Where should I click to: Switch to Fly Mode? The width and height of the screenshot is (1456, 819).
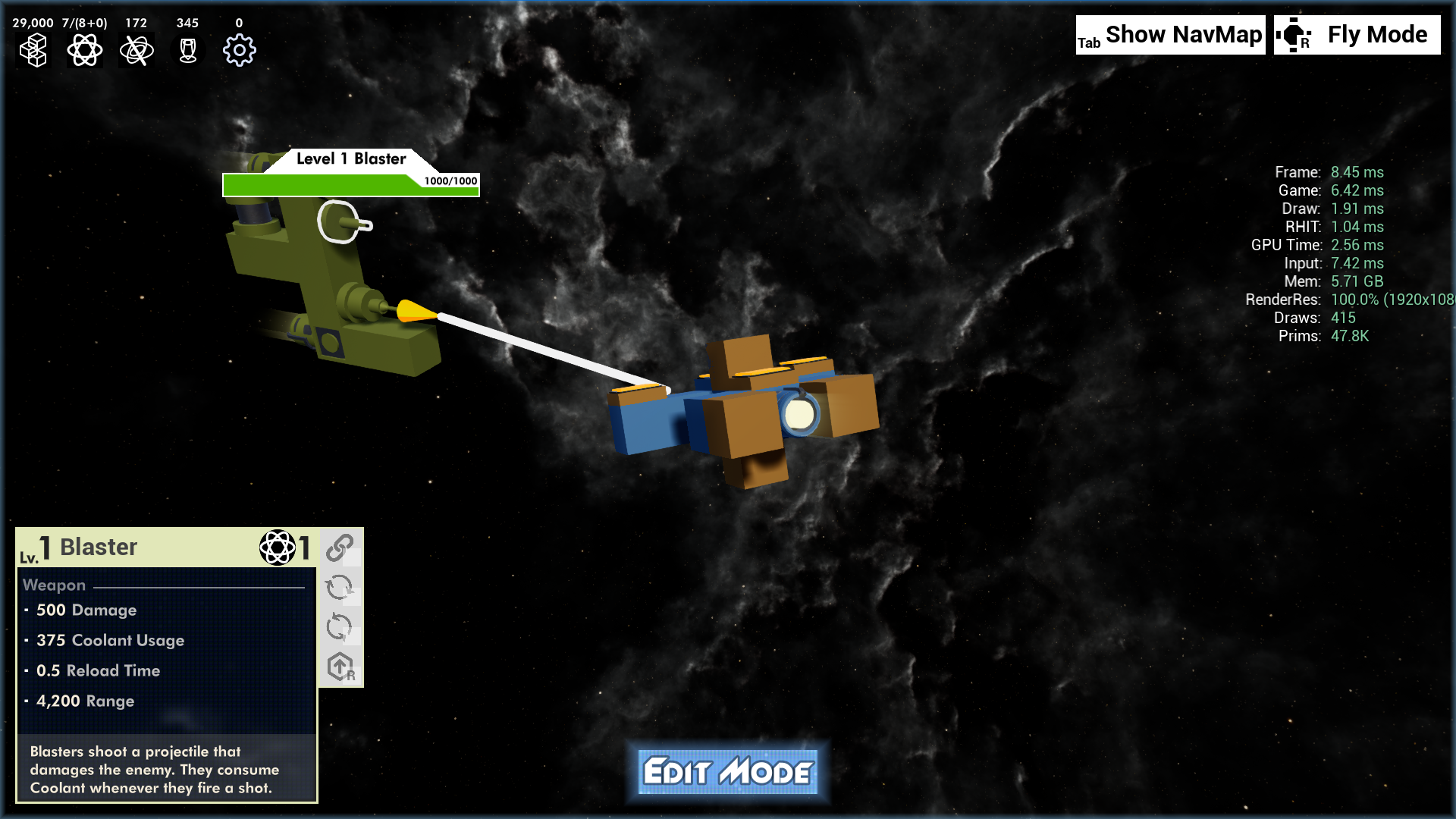pos(1357,35)
